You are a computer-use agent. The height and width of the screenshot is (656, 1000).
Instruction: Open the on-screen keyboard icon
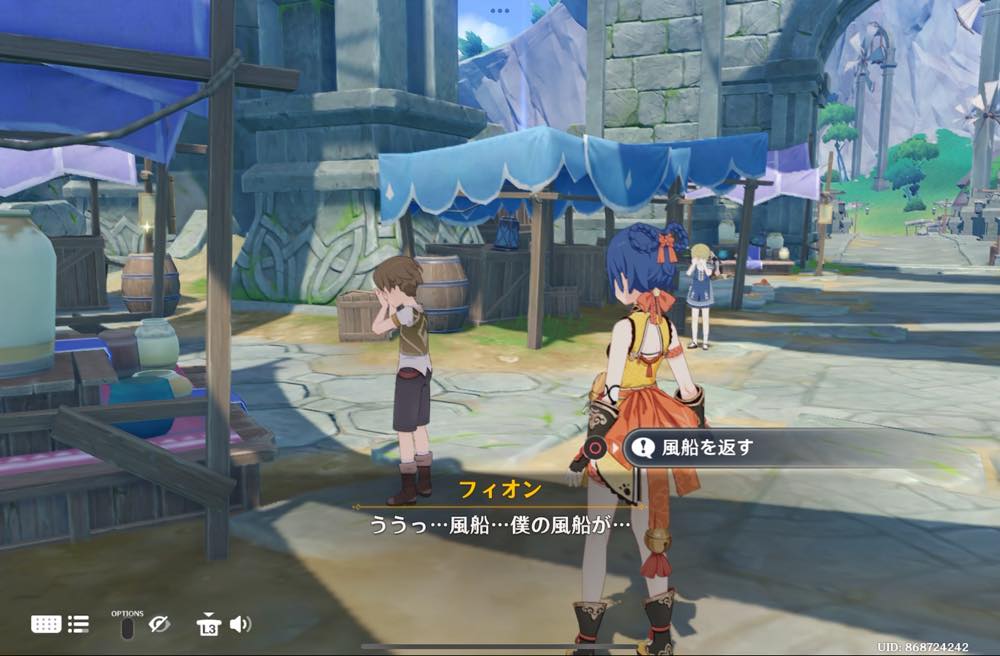click(x=46, y=624)
